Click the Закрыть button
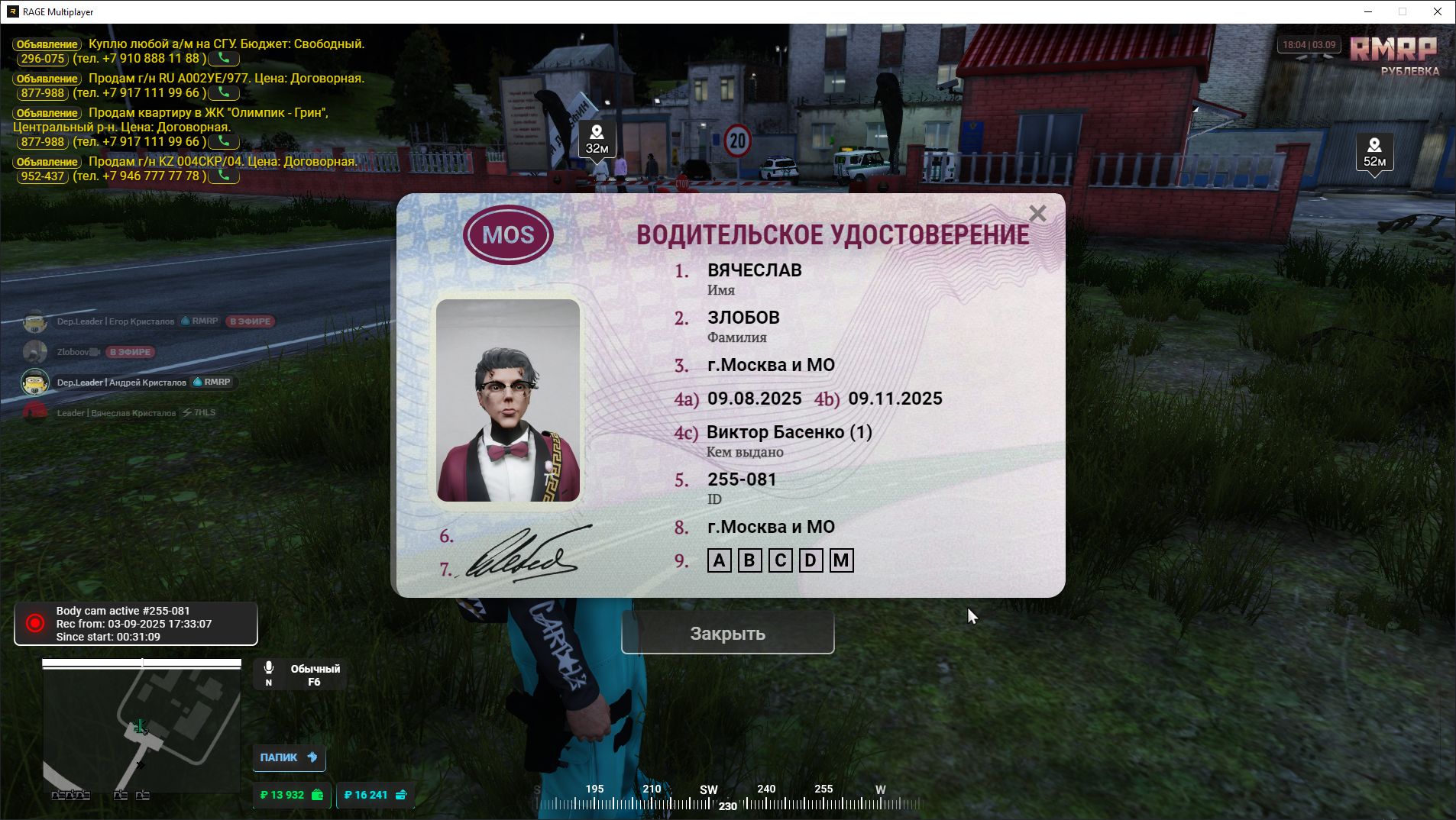 727,633
